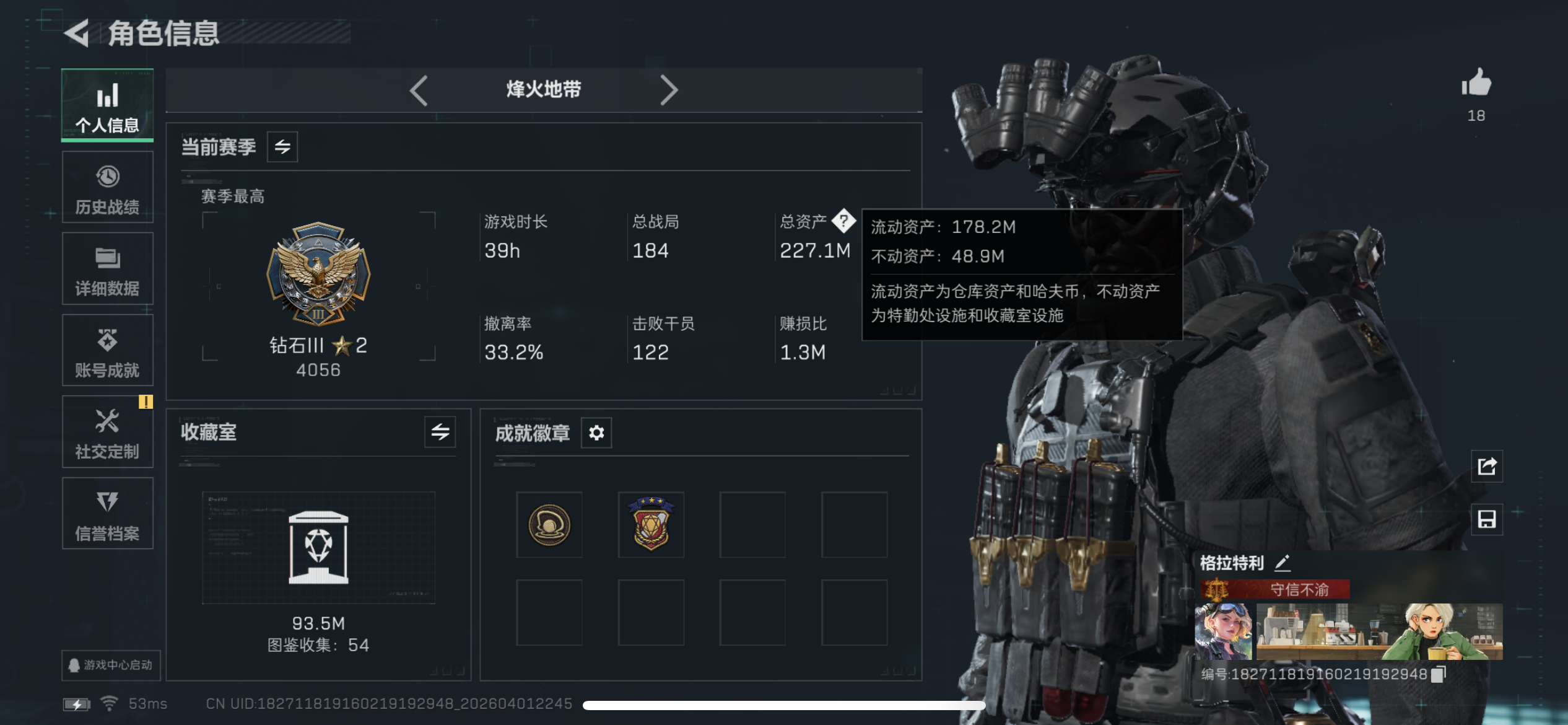Open badge settings via the 成就徽章 gear
Viewport: 1568px width, 725px height.
(x=596, y=433)
